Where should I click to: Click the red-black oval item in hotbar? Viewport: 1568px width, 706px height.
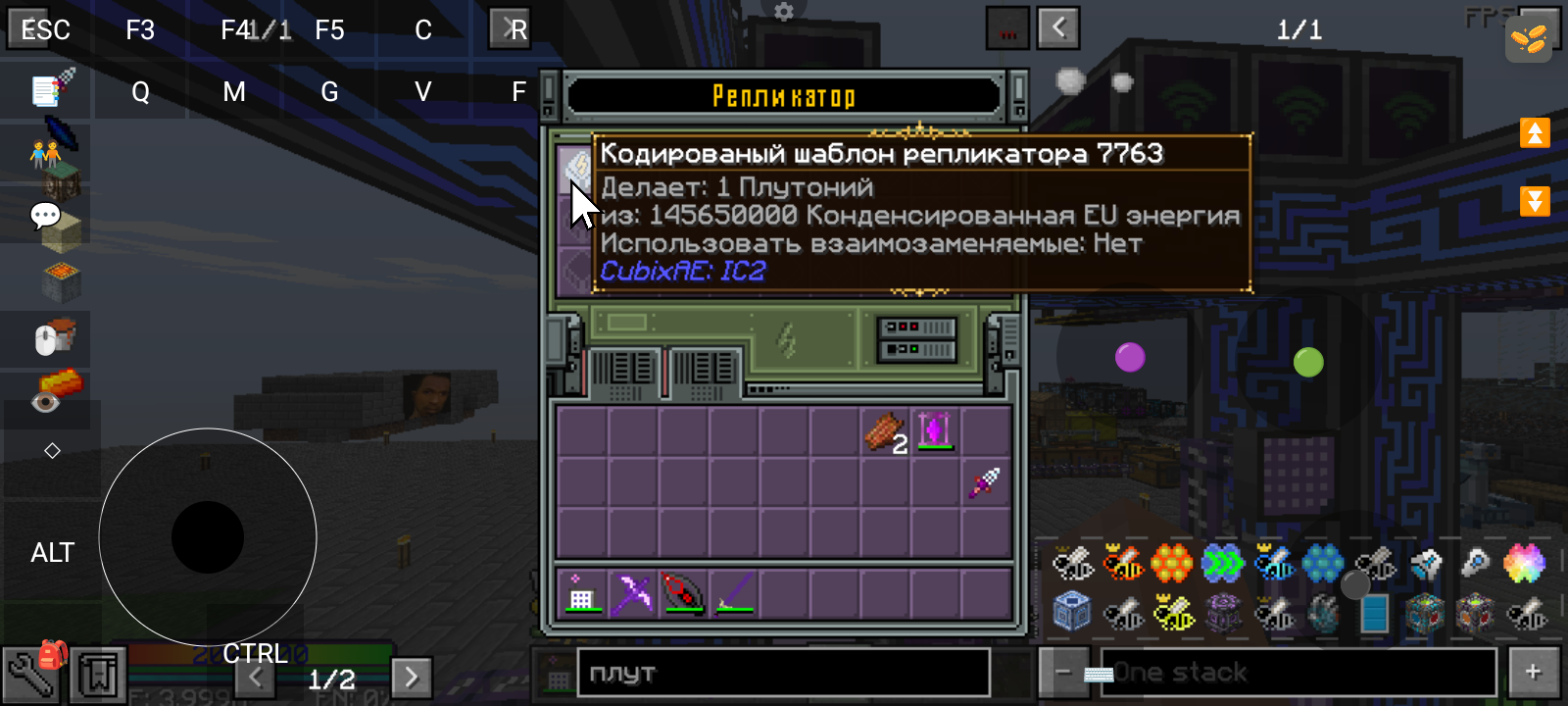point(683,594)
